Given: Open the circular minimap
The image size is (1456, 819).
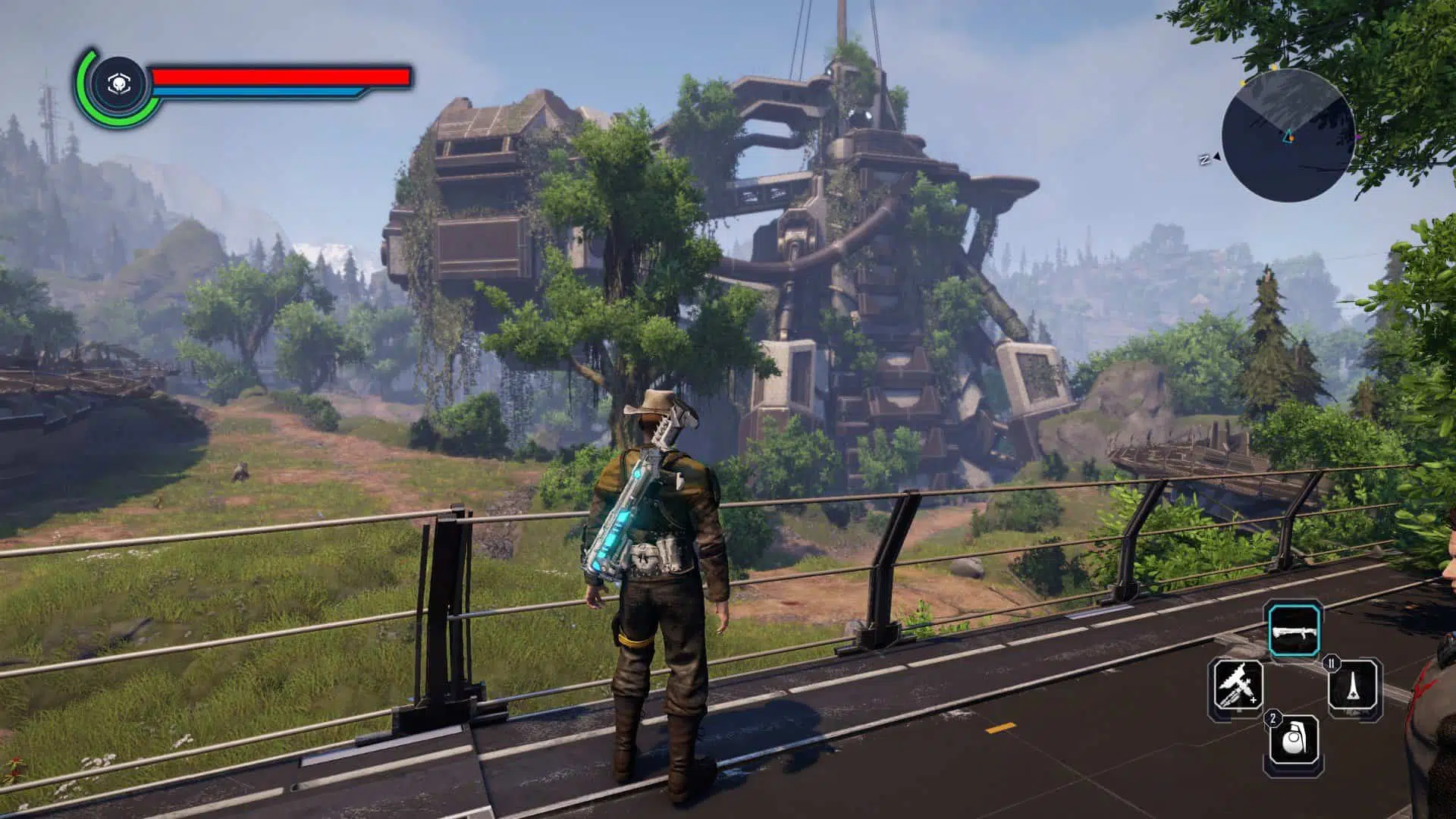Looking at the screenshot, I should (1288, 136).
